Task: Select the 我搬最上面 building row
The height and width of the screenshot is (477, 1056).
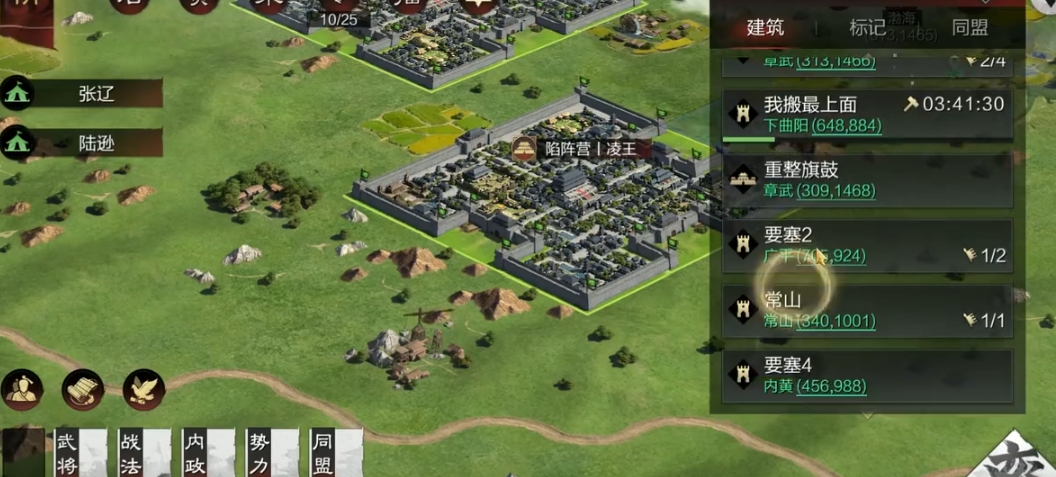Action: pos(867,114)
